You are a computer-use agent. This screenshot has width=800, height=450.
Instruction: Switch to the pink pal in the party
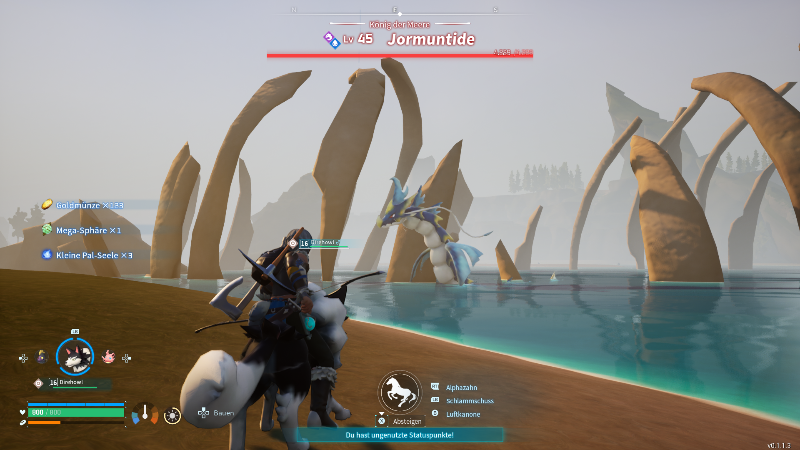click(x=108, y=356)
